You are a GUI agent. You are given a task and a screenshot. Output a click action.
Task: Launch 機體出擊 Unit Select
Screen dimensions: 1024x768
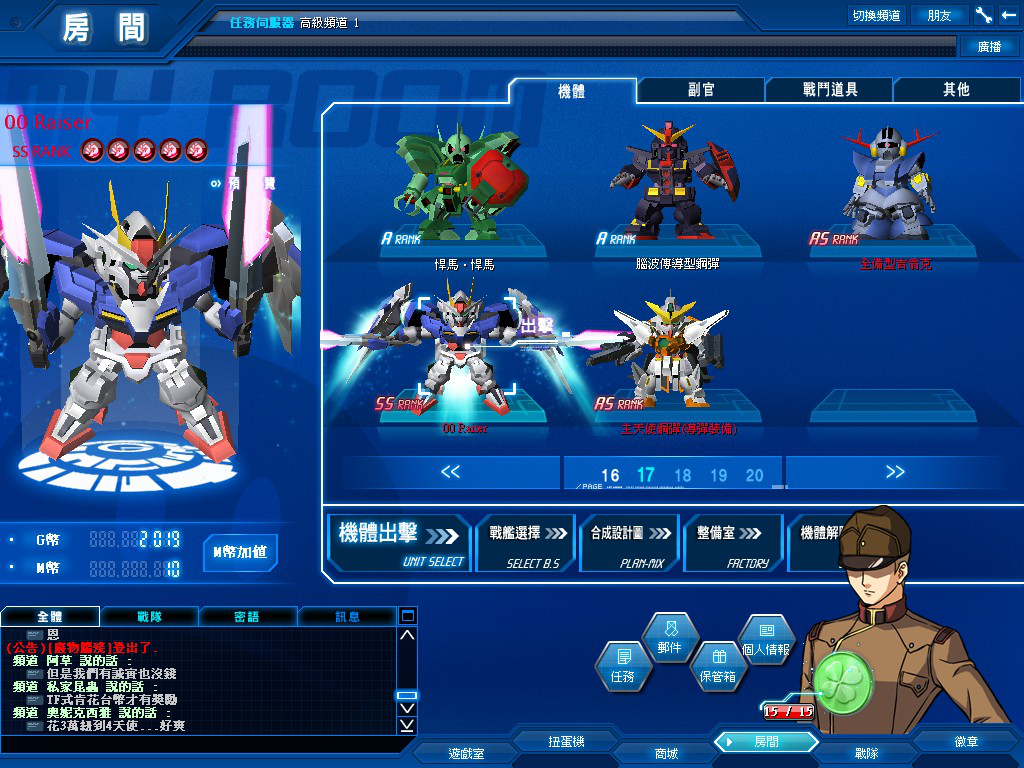[x=400, y=543]
